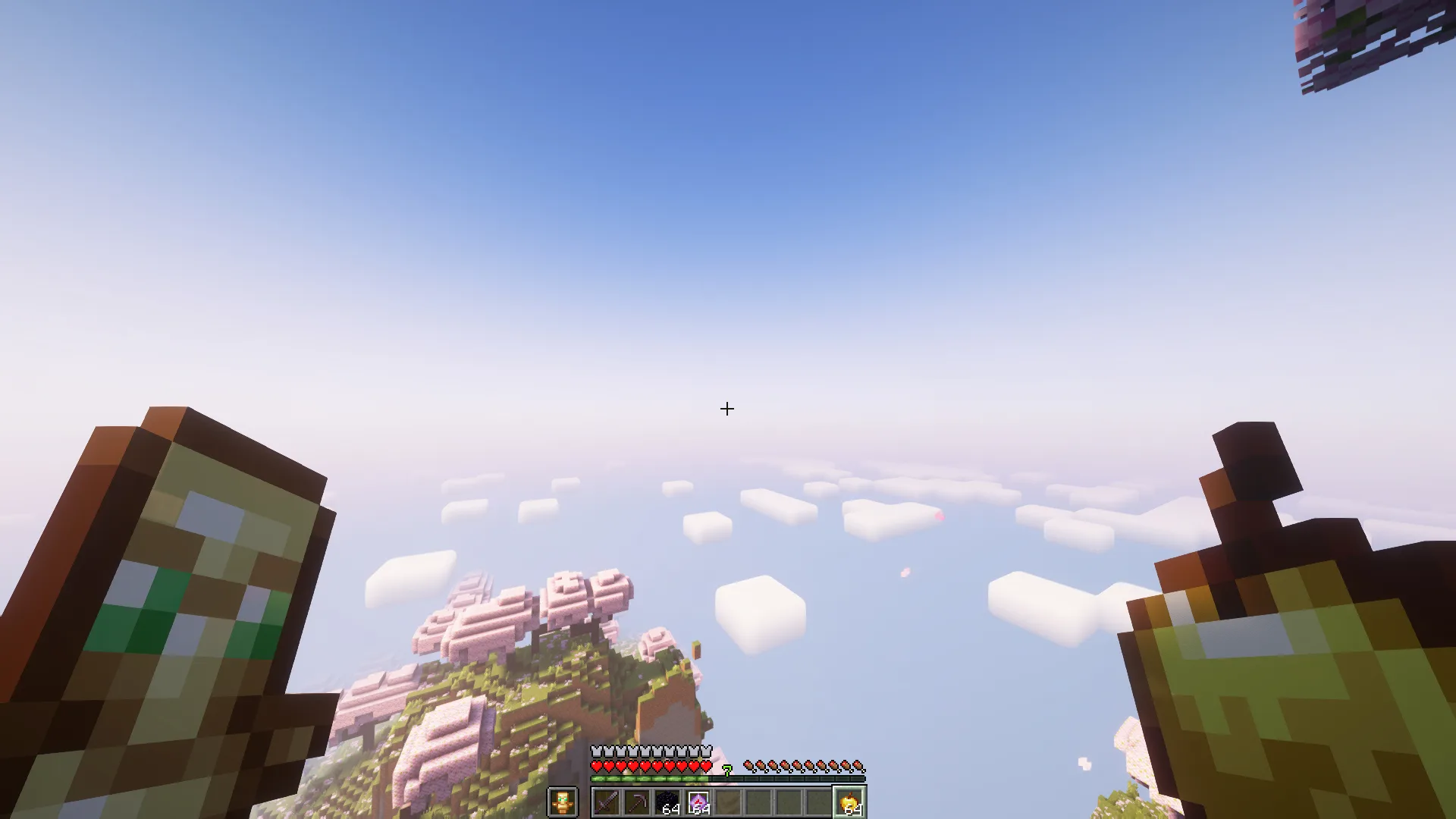Select the netherite sword hotbar slot
This screenshot has width=1456, height=819.
(x=605, y=802)
